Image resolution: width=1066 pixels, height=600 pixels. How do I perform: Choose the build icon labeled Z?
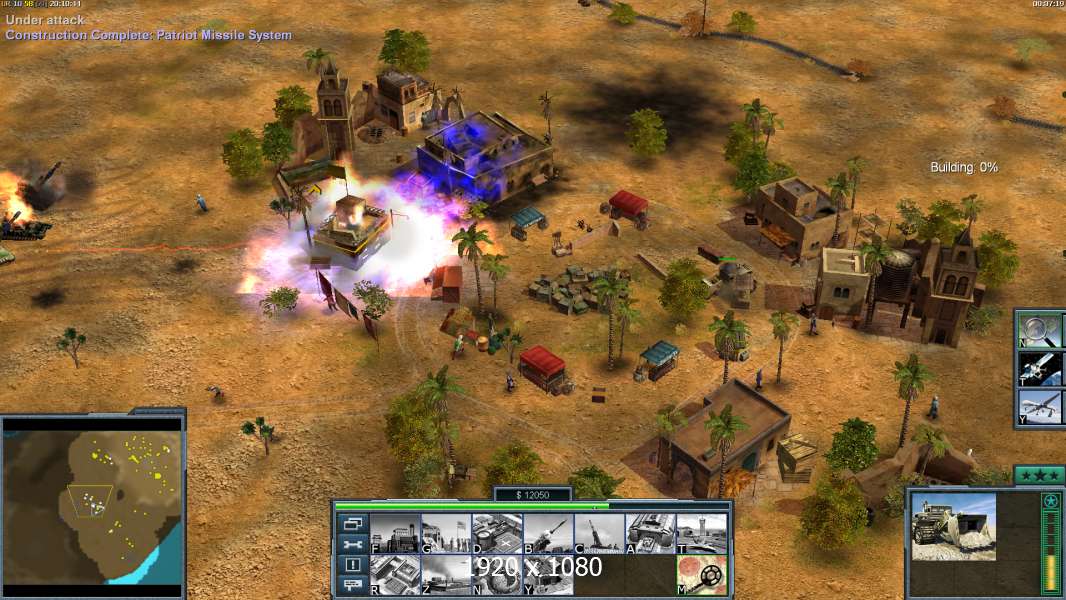click(x=446, y=574)
